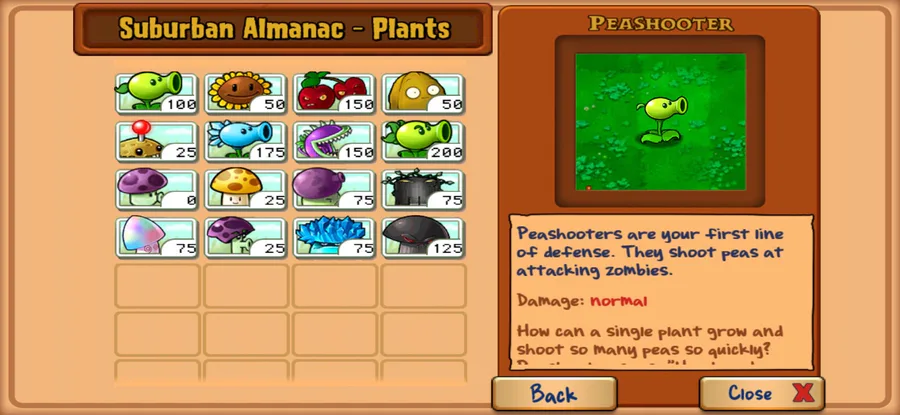Choose the Sunflower card
The image size is (900, 415).
246,93
